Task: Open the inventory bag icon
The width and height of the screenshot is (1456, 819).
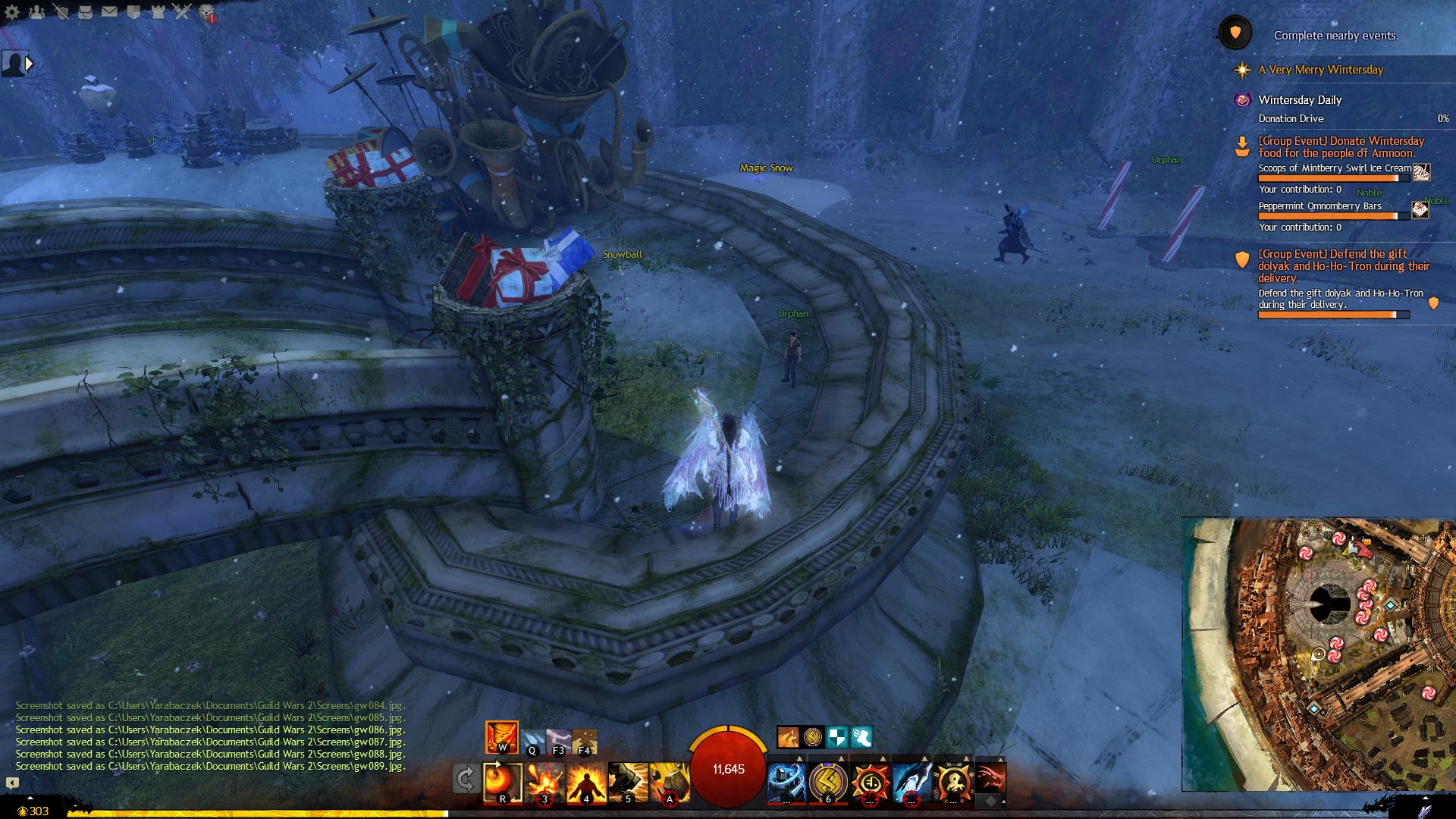Action: pyautogui.click(x=85, y=12)
